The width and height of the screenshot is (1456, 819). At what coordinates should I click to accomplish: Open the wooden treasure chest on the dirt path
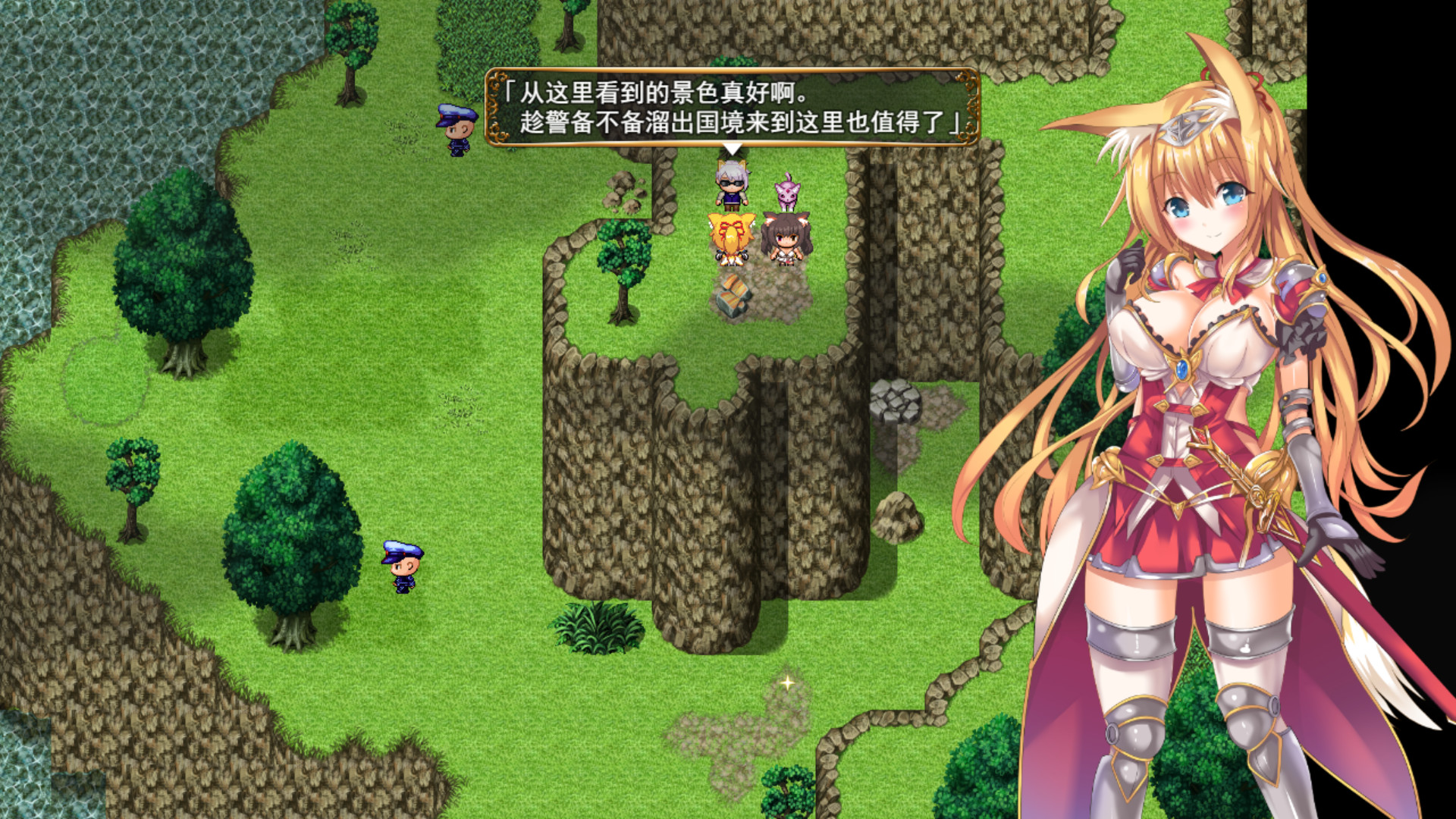tap(733, 296)
